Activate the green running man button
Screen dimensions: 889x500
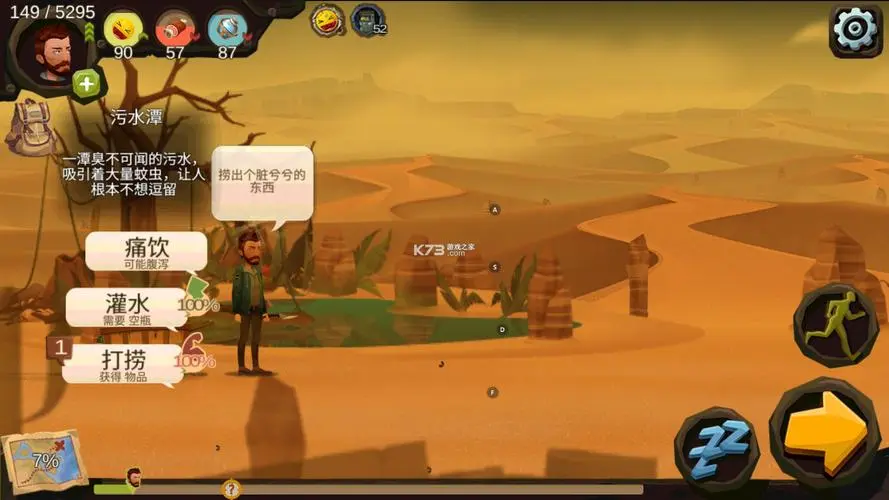point(828,325)
